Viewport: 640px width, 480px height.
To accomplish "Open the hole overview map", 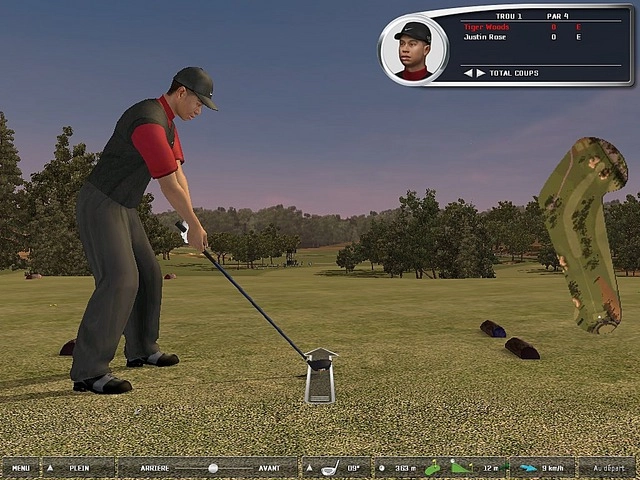I will coord(583,235).
